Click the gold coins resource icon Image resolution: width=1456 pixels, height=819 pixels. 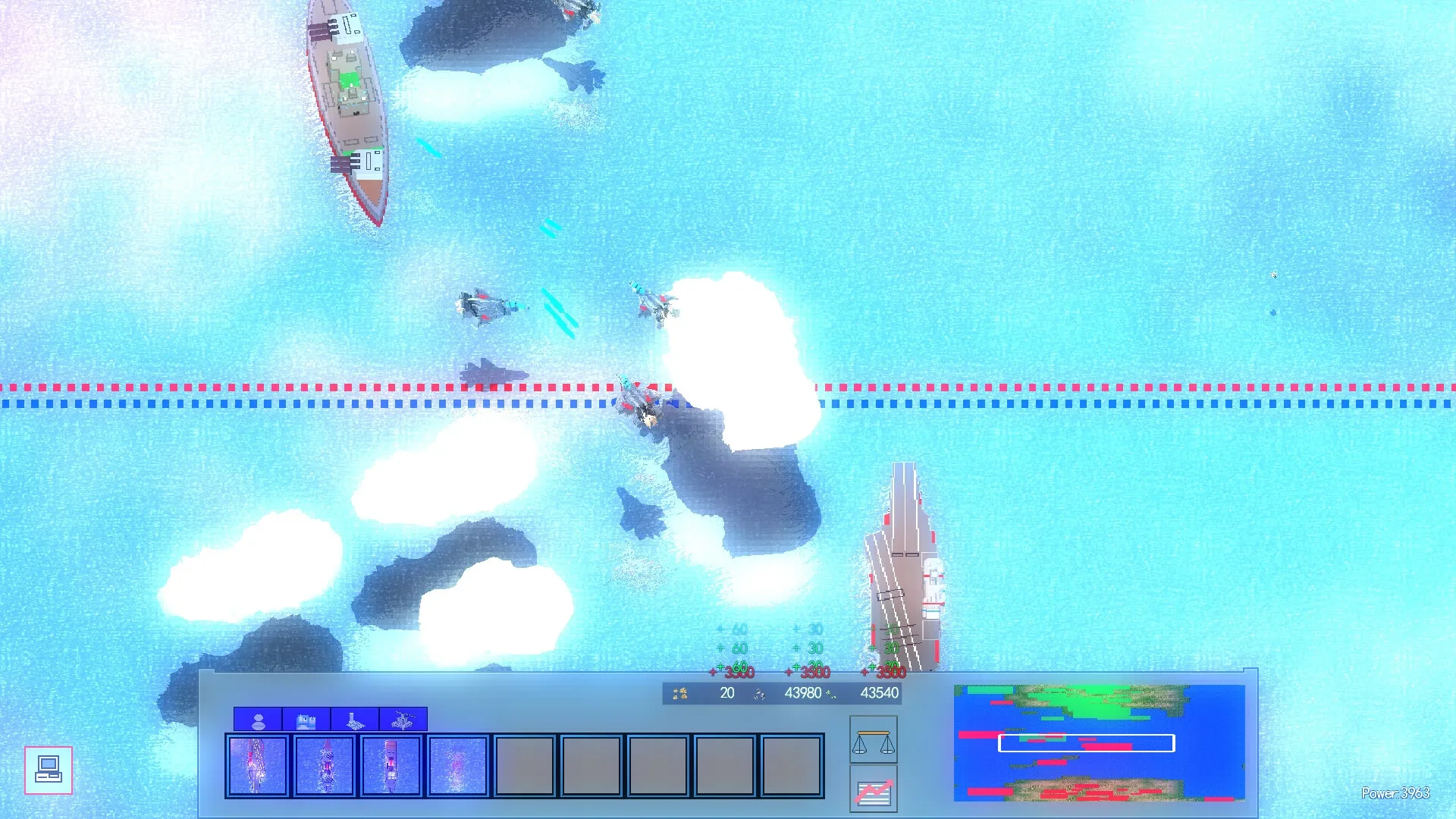point(680,692)
